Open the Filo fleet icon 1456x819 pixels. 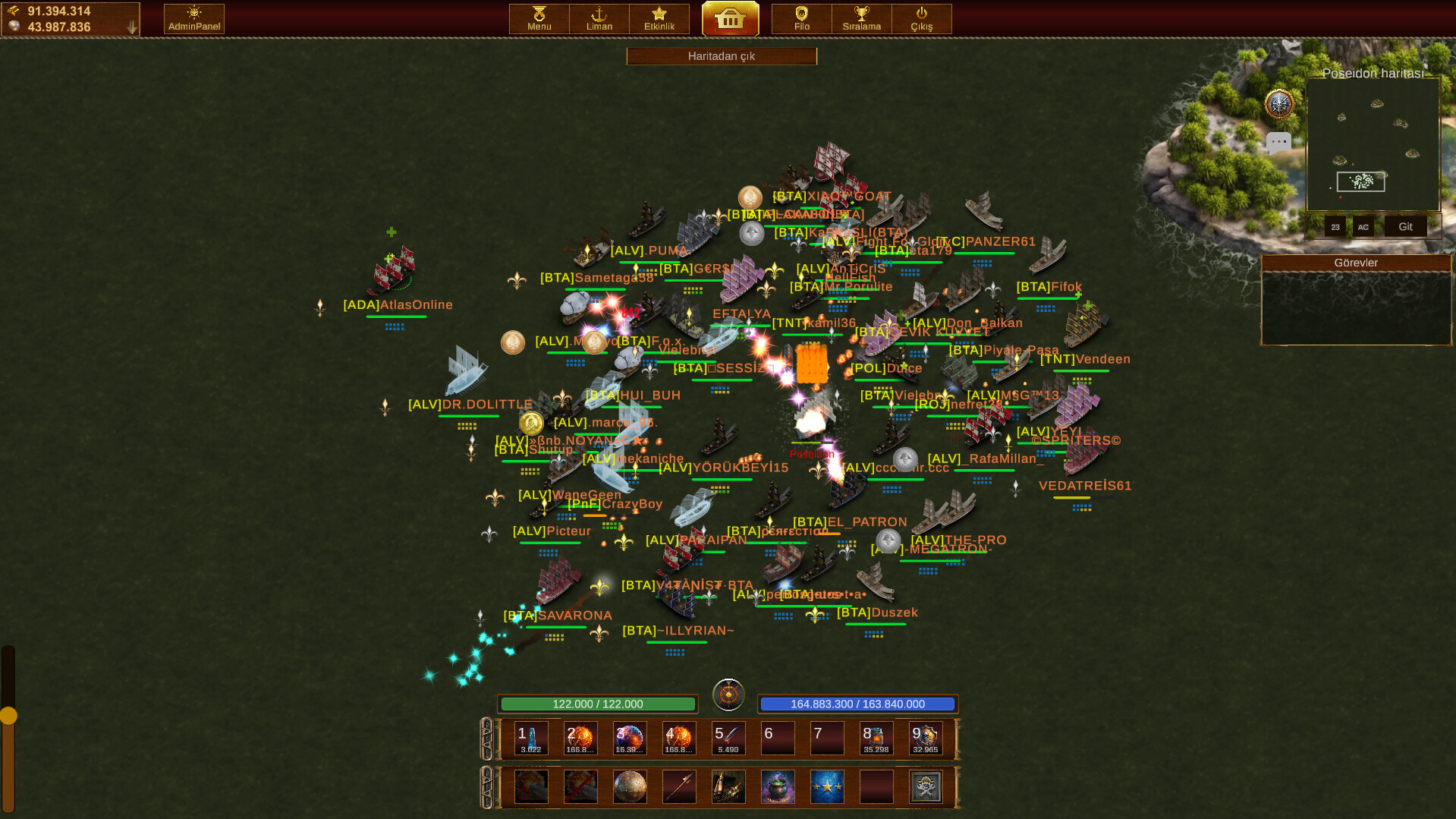coord(800,18)
